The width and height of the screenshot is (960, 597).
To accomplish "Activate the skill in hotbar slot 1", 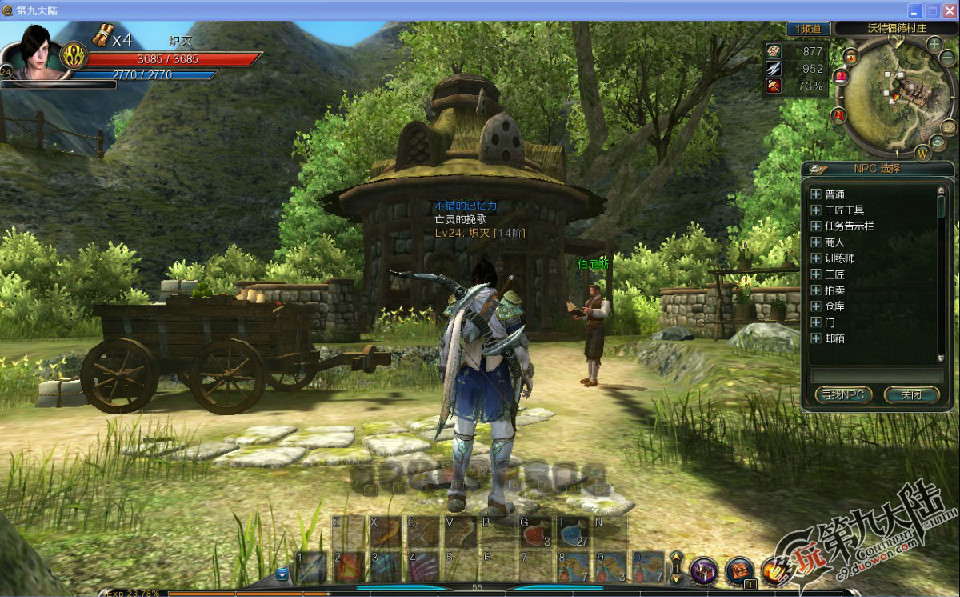I will [311, 567].
